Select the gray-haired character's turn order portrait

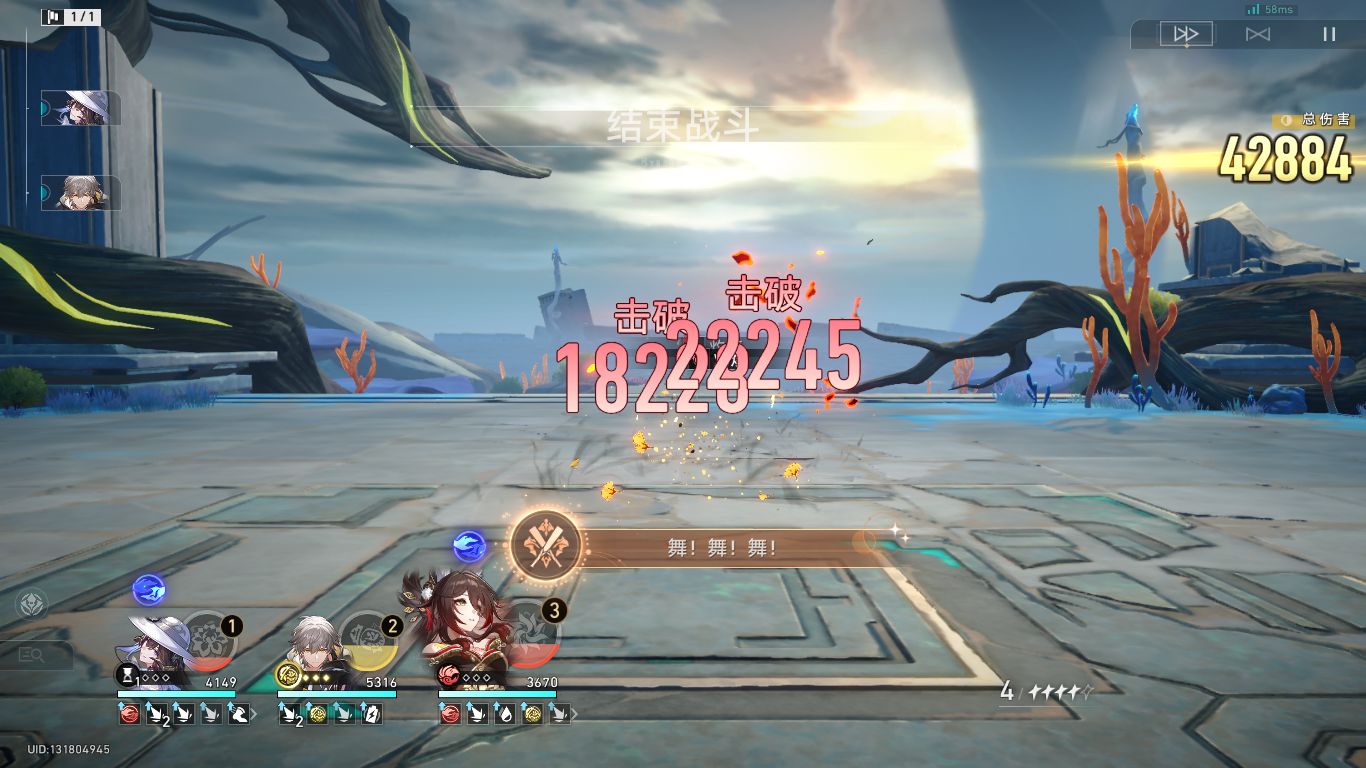(x=80, y=193)
